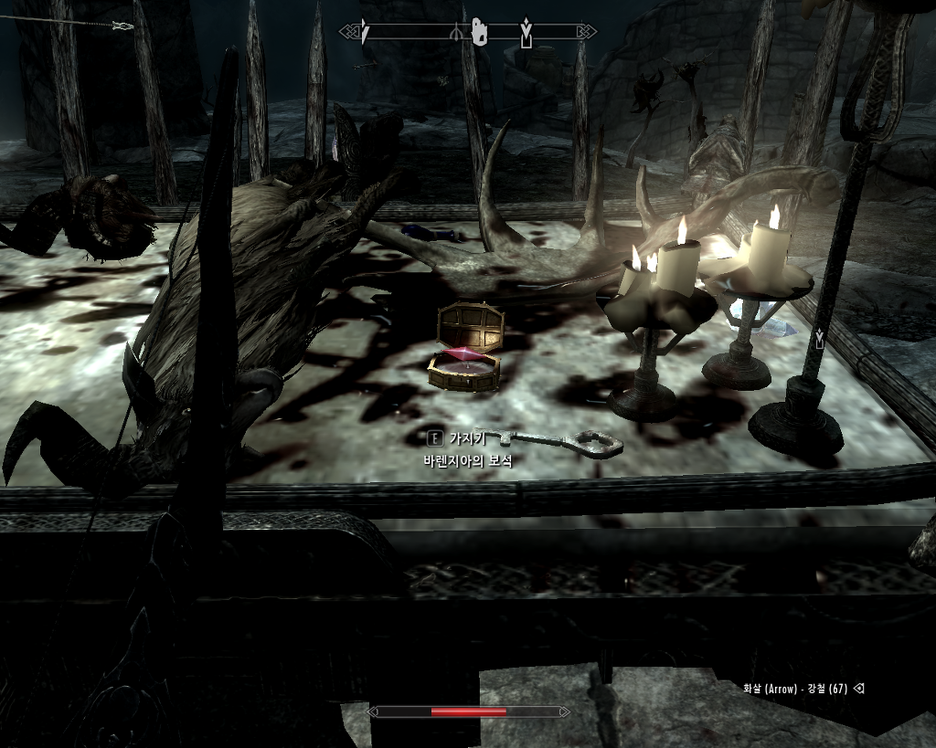Click the tower ruin marker on the compass
936x748 pixels.
tap(479, 32)
